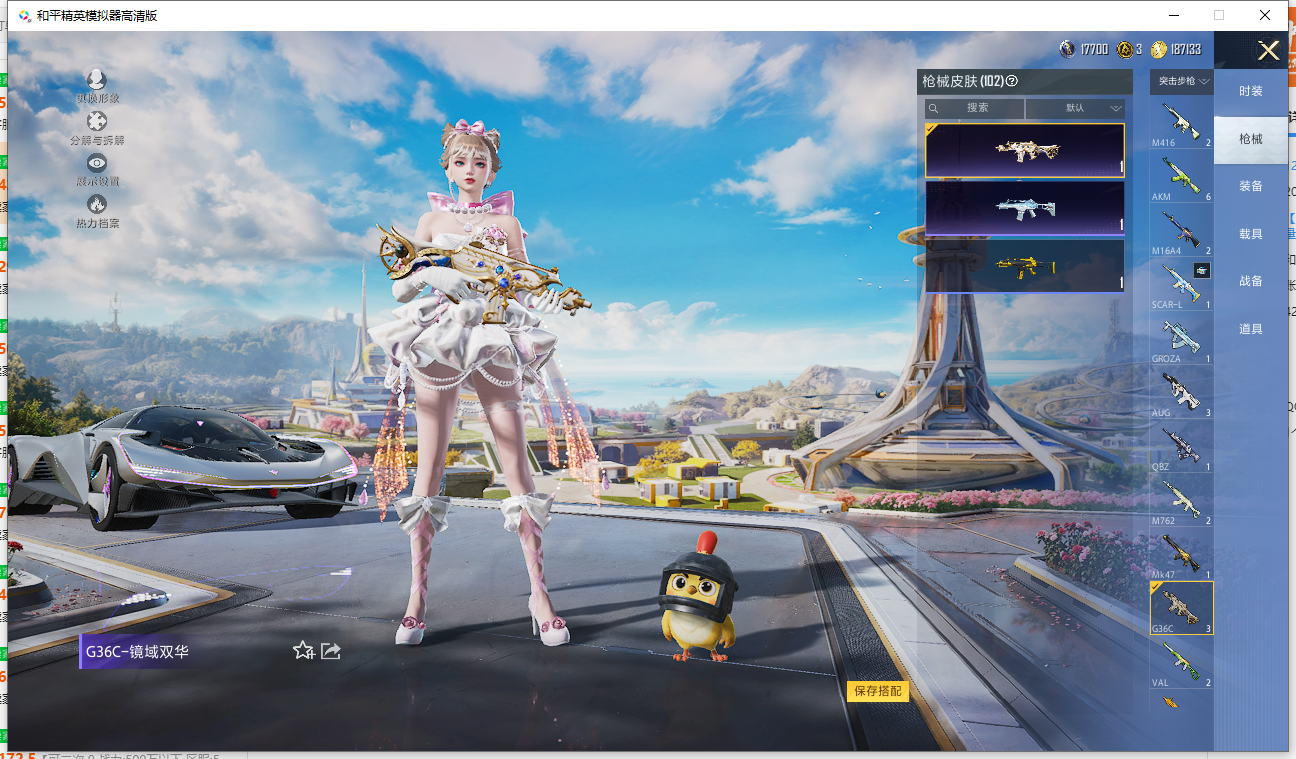1296x759 pixels.
Task: Select the GROZA weapon entry
Action: click(x=1181, y=340)
